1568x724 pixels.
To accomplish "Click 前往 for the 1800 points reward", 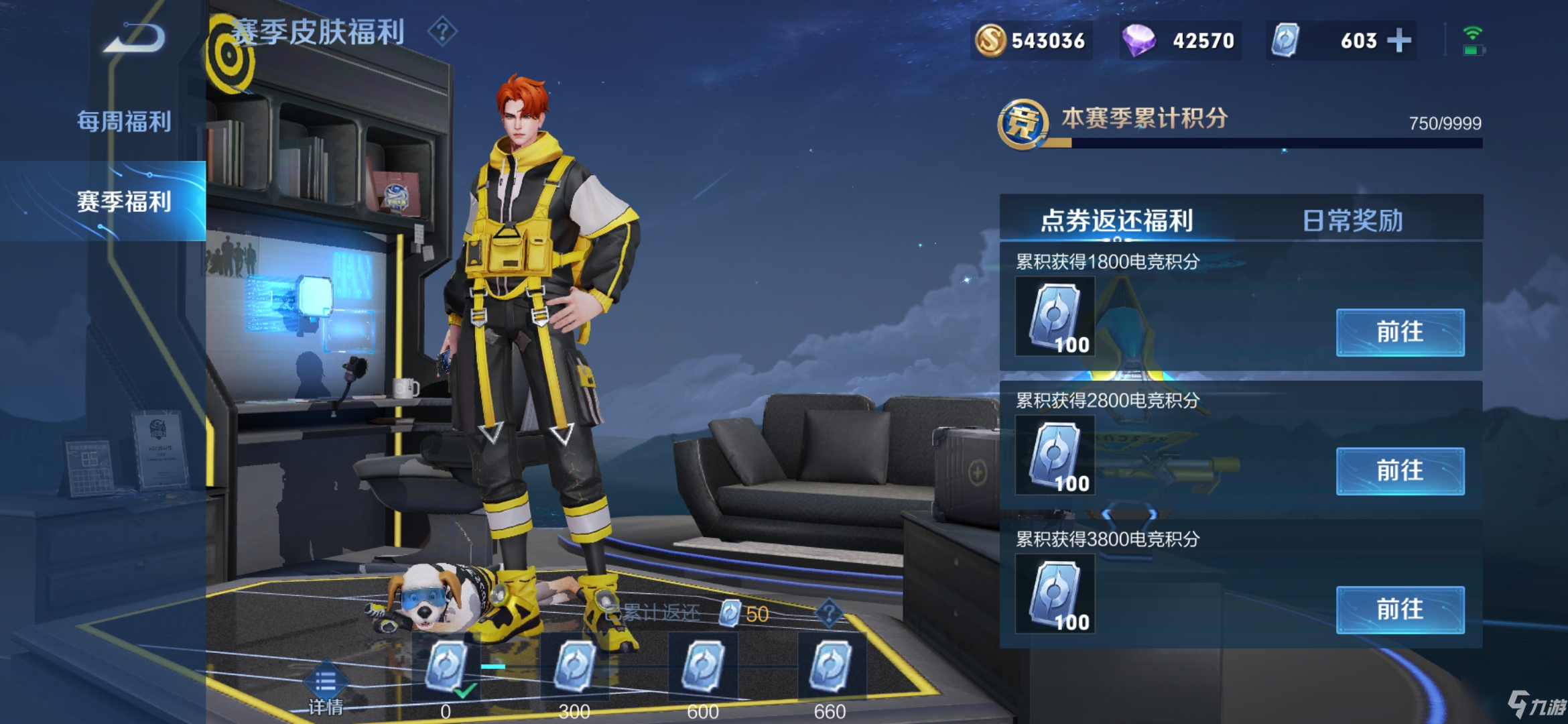I will (x=1400, y=333).
